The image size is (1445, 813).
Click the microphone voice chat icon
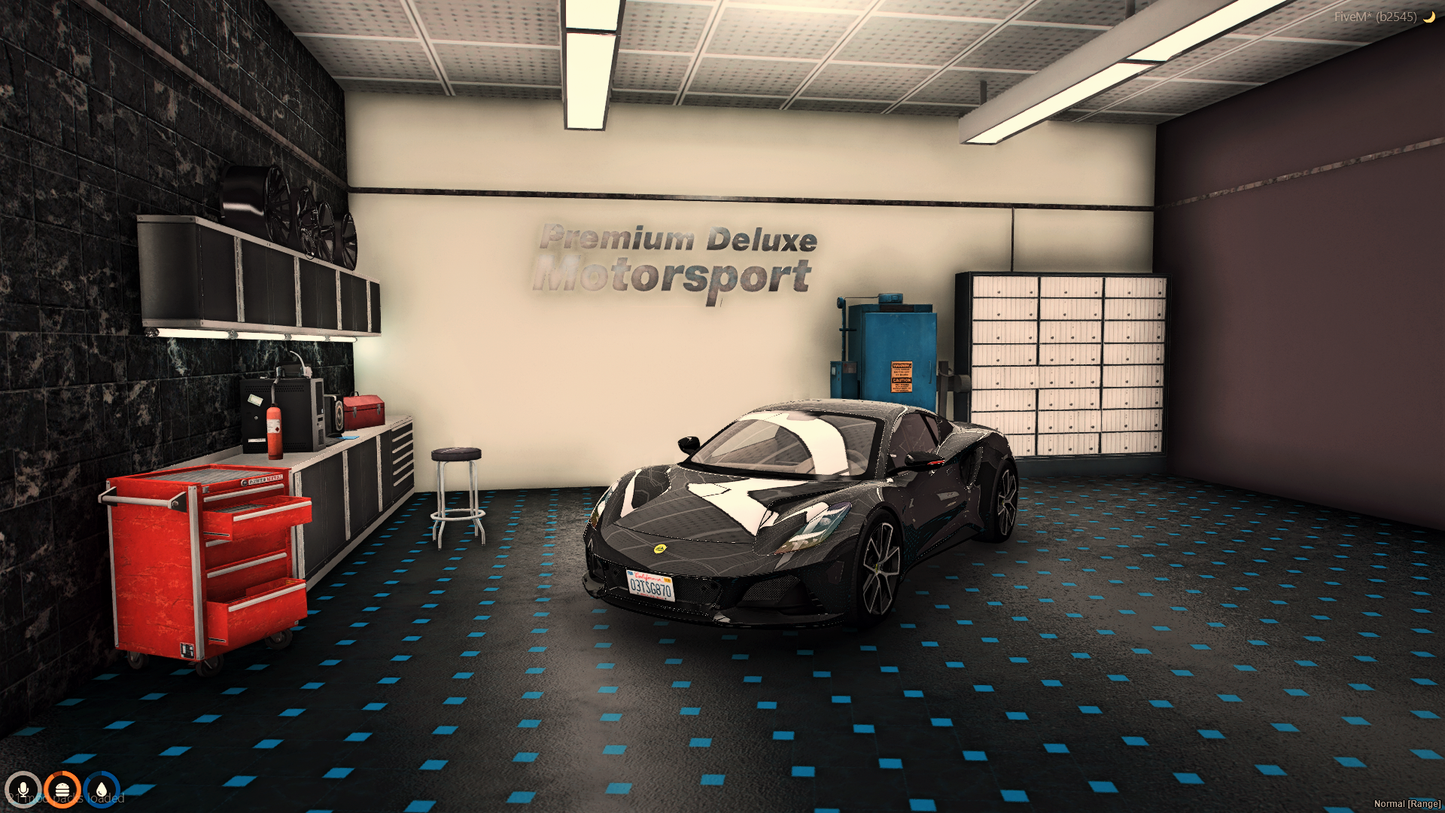(24, 790)
